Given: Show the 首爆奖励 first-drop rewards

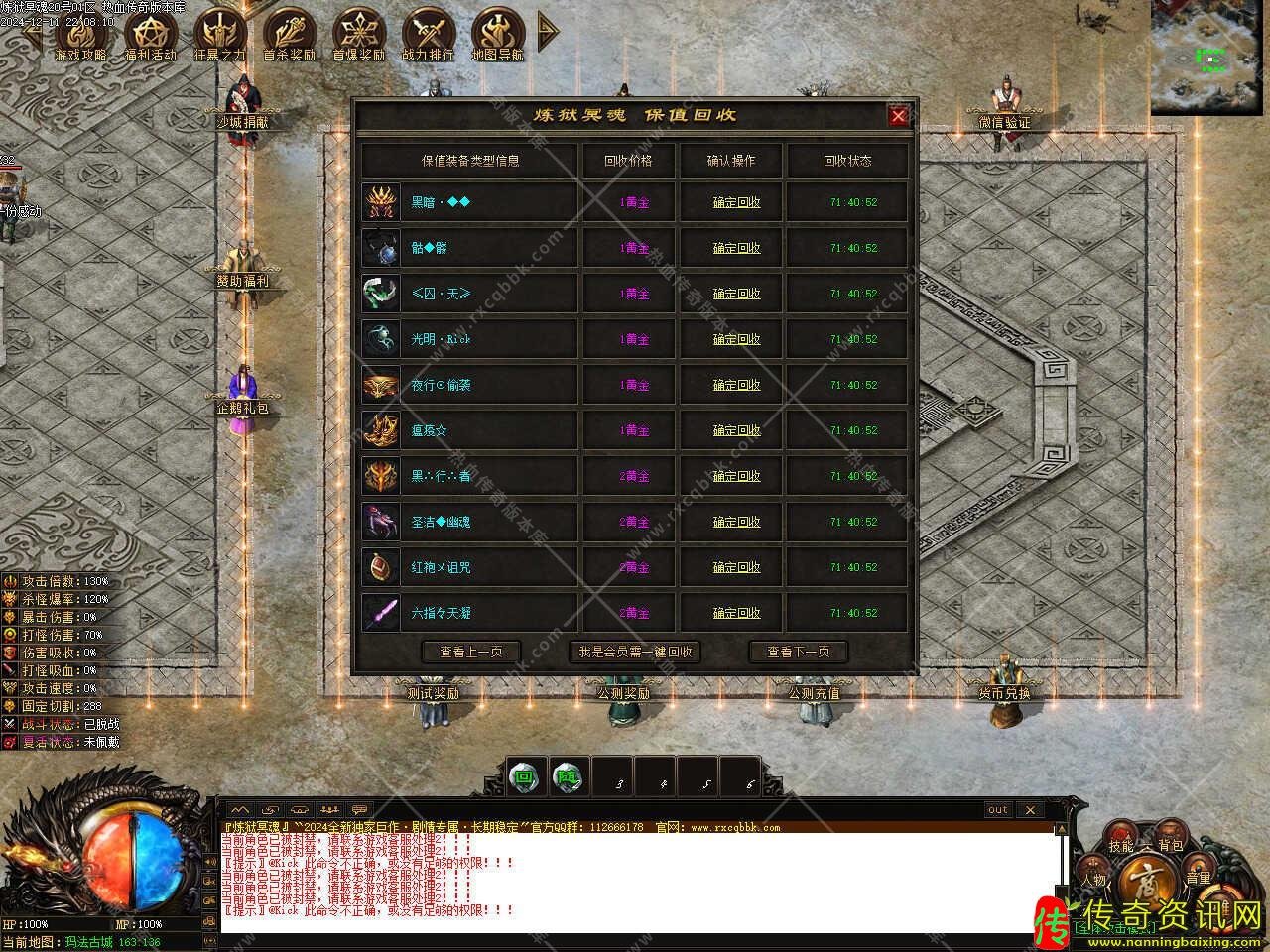Looking at the screenshot, I should 358,34.
